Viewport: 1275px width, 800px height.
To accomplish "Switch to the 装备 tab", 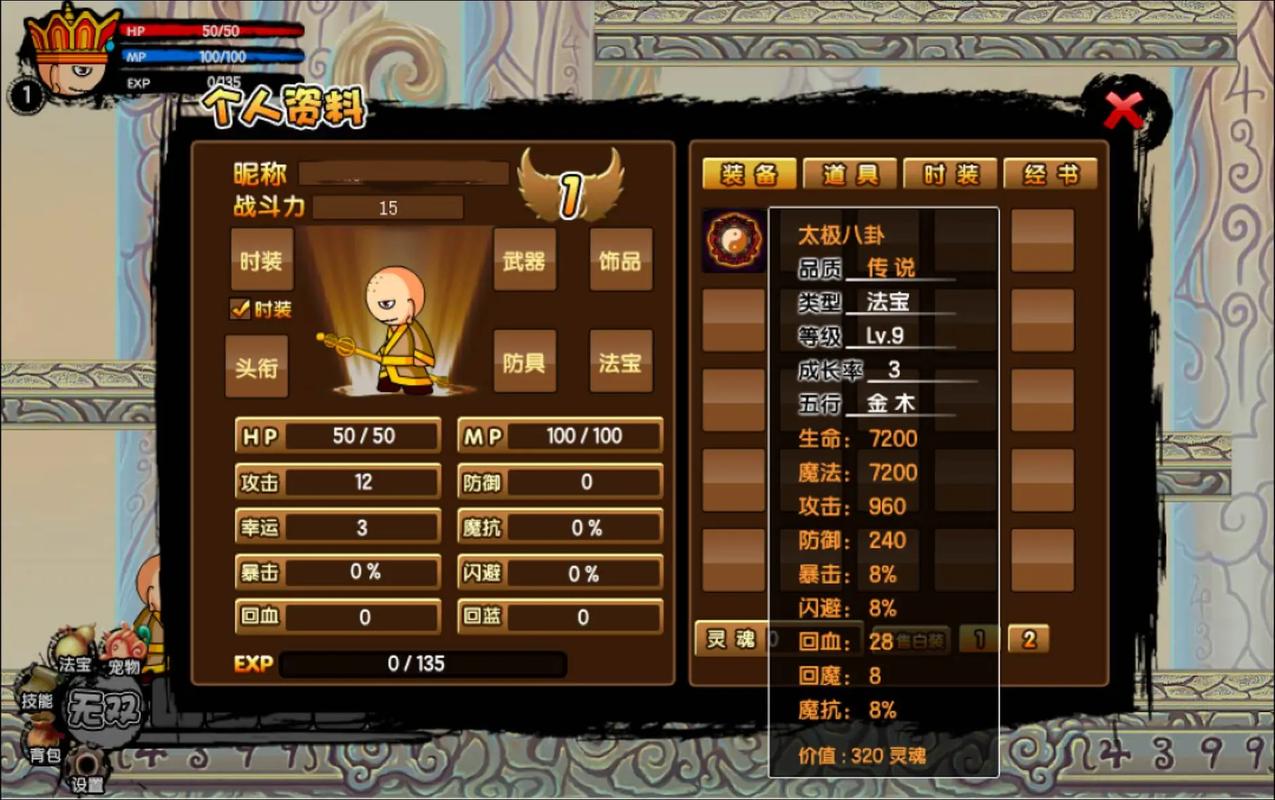I will coord(749,174).
